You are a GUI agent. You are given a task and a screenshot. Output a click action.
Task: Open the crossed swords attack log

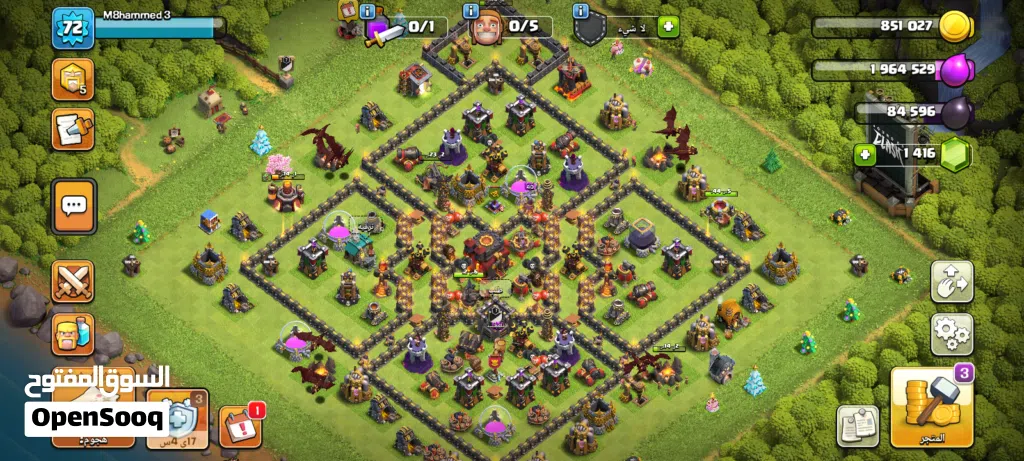point(73,281)
